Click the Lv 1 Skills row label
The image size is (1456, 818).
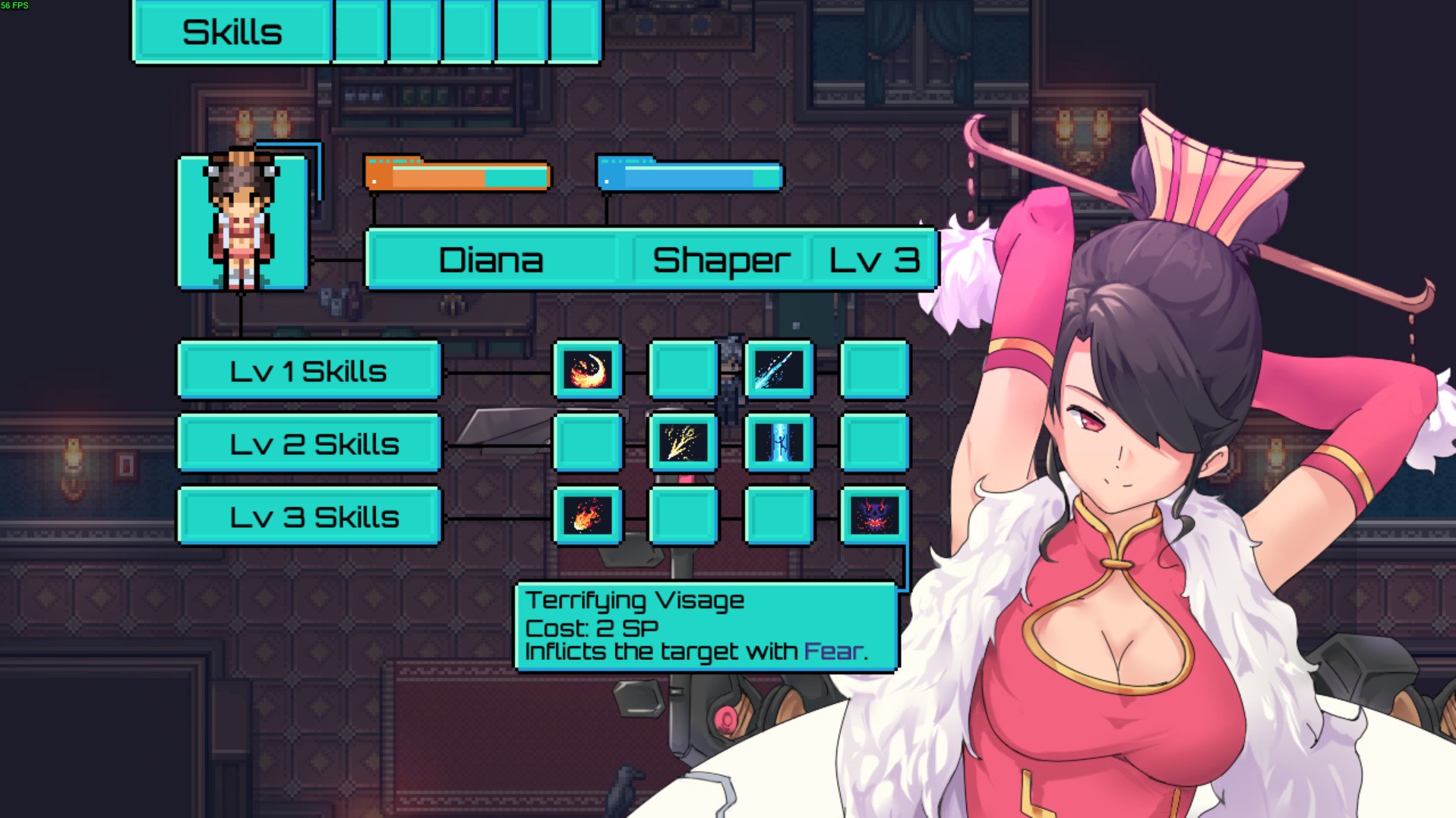[x=309, y=371]
